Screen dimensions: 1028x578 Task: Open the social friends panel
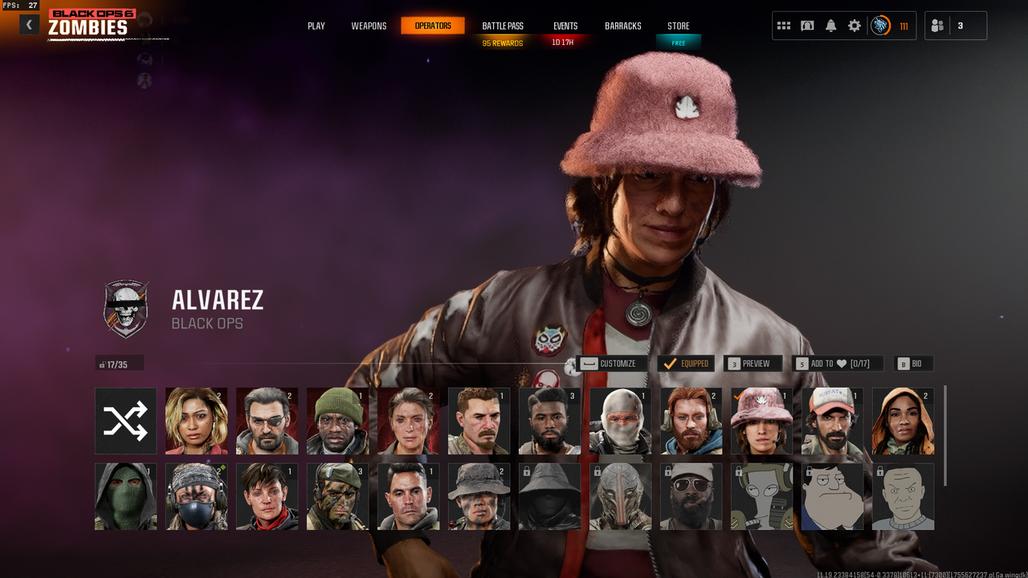[x=955, y=26]
